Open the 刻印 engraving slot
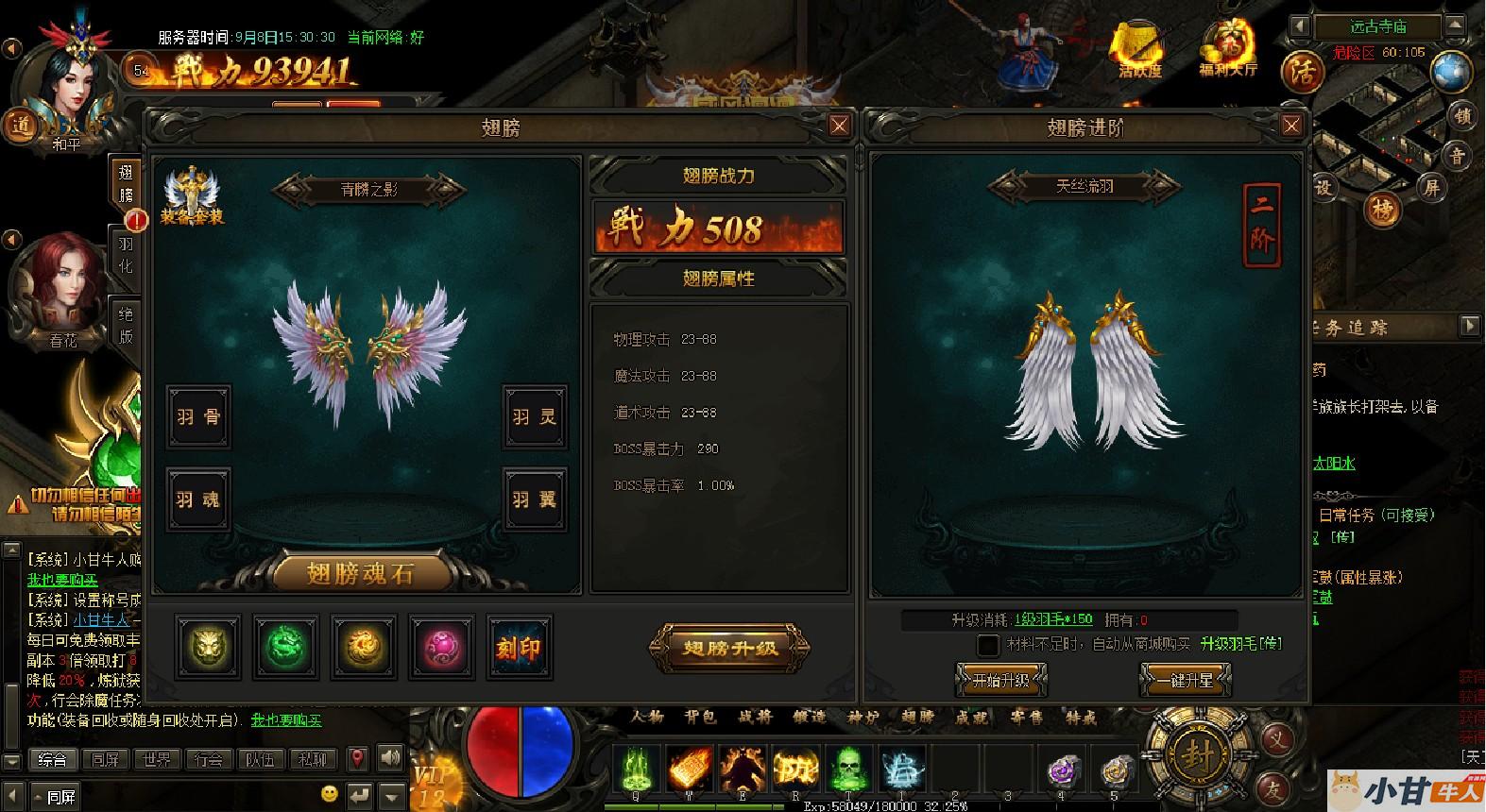The width and height of the screenshot is (1486, 812). [519, 648]
